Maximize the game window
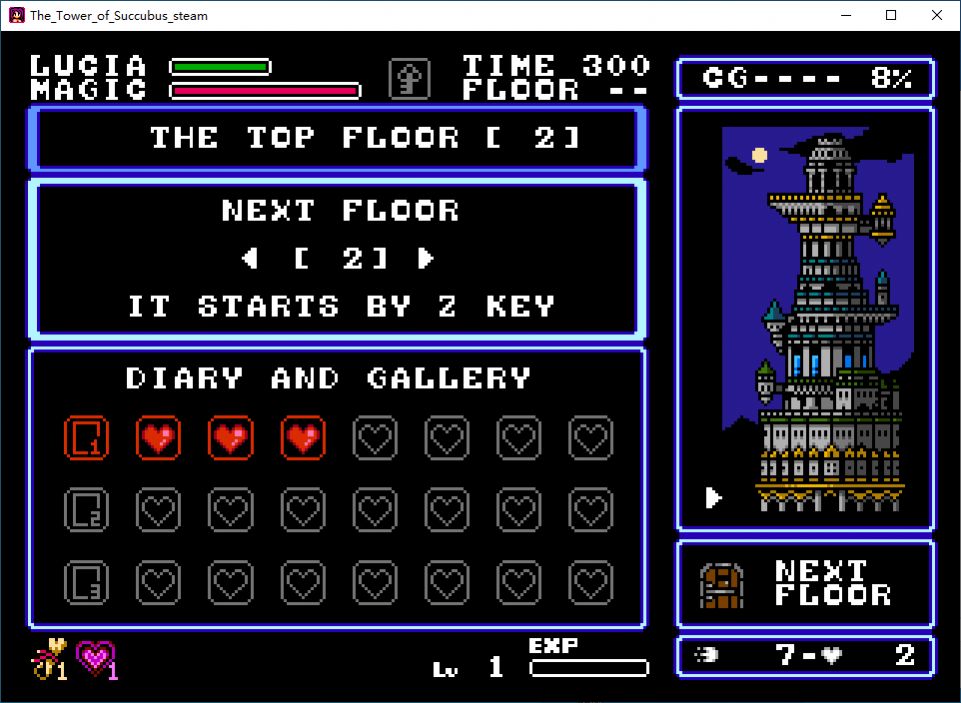Viewport: 961px width, 703px height. point(891,15)
